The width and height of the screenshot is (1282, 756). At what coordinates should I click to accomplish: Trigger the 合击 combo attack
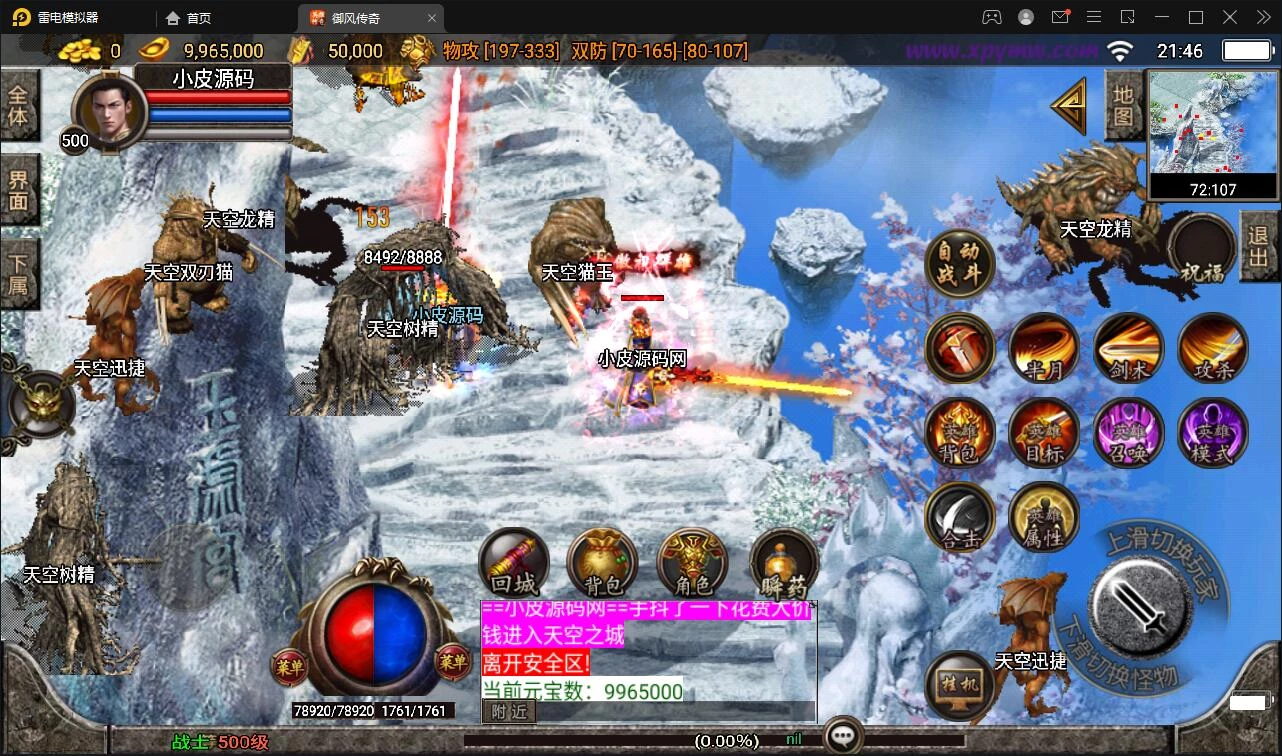pyautogui.click(x=959, y=516)
